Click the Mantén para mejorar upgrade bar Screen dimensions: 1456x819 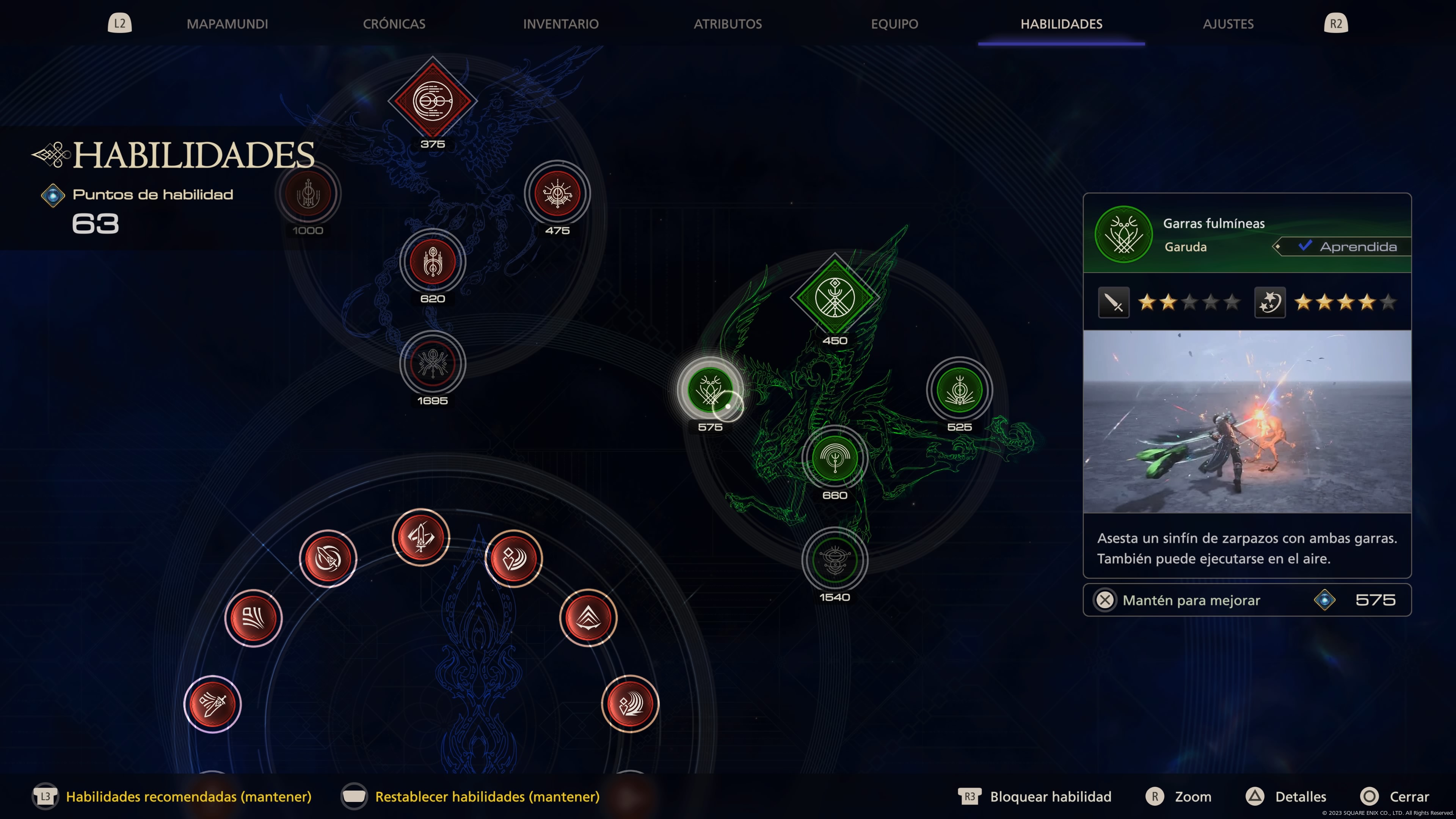click(x=1246, y=600)
